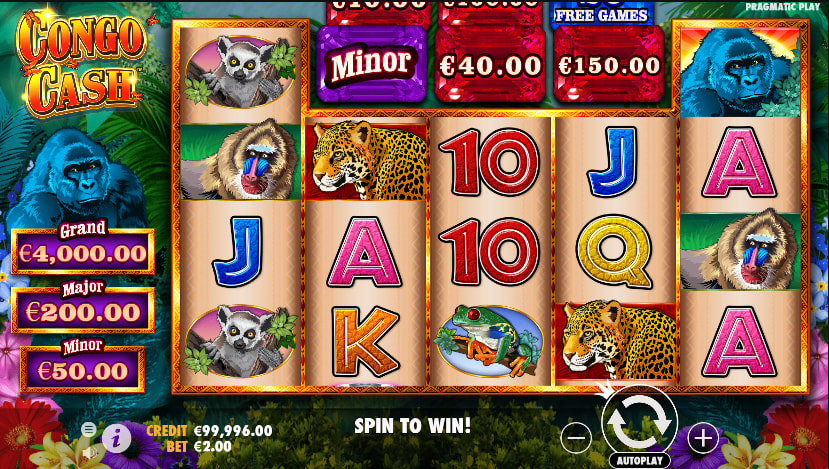Open the game info page
The height and width of the screenshot is (469, 829).
(x=116, y=437)
